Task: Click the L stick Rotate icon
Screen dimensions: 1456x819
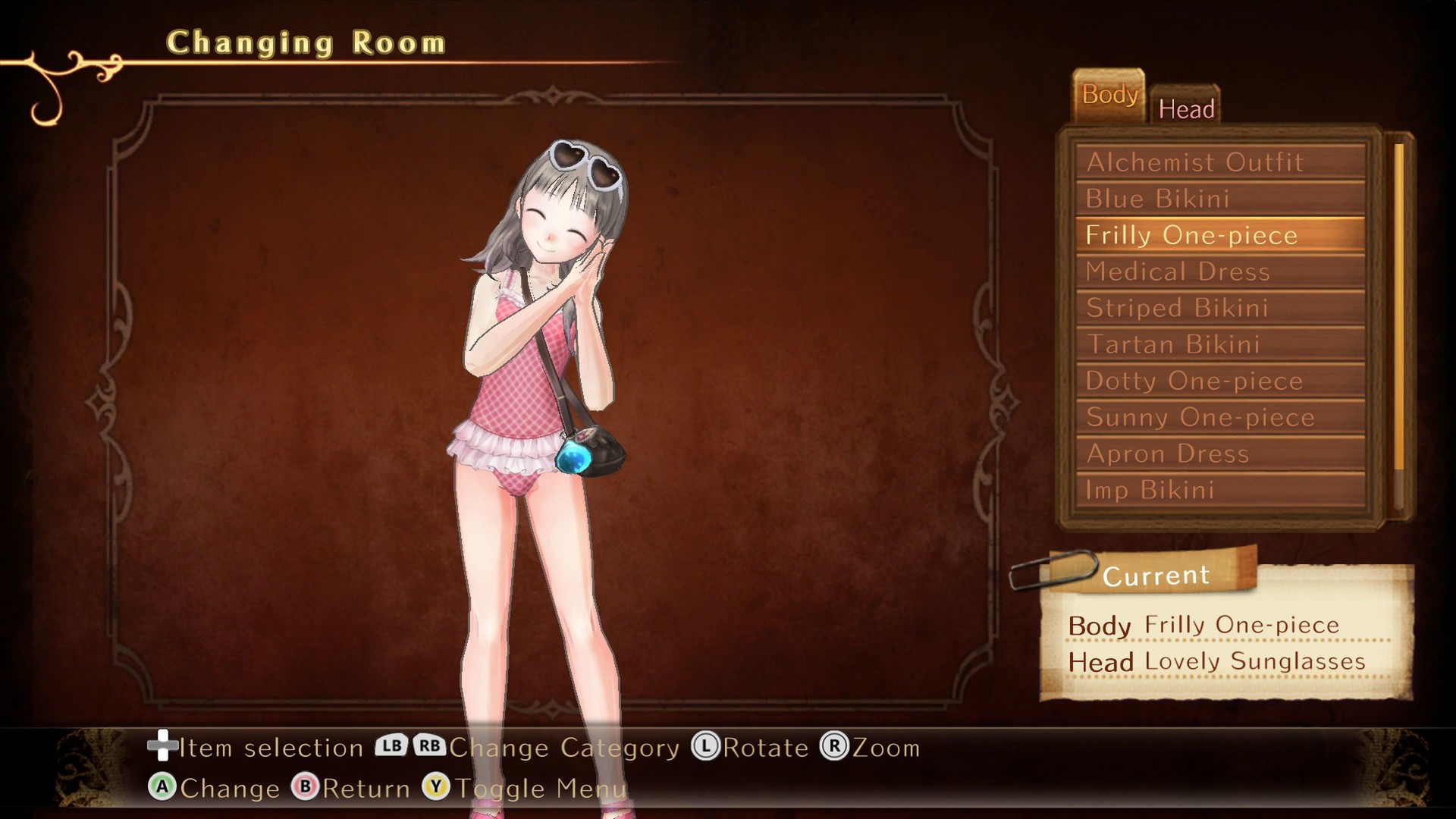Action: point(706,747)
